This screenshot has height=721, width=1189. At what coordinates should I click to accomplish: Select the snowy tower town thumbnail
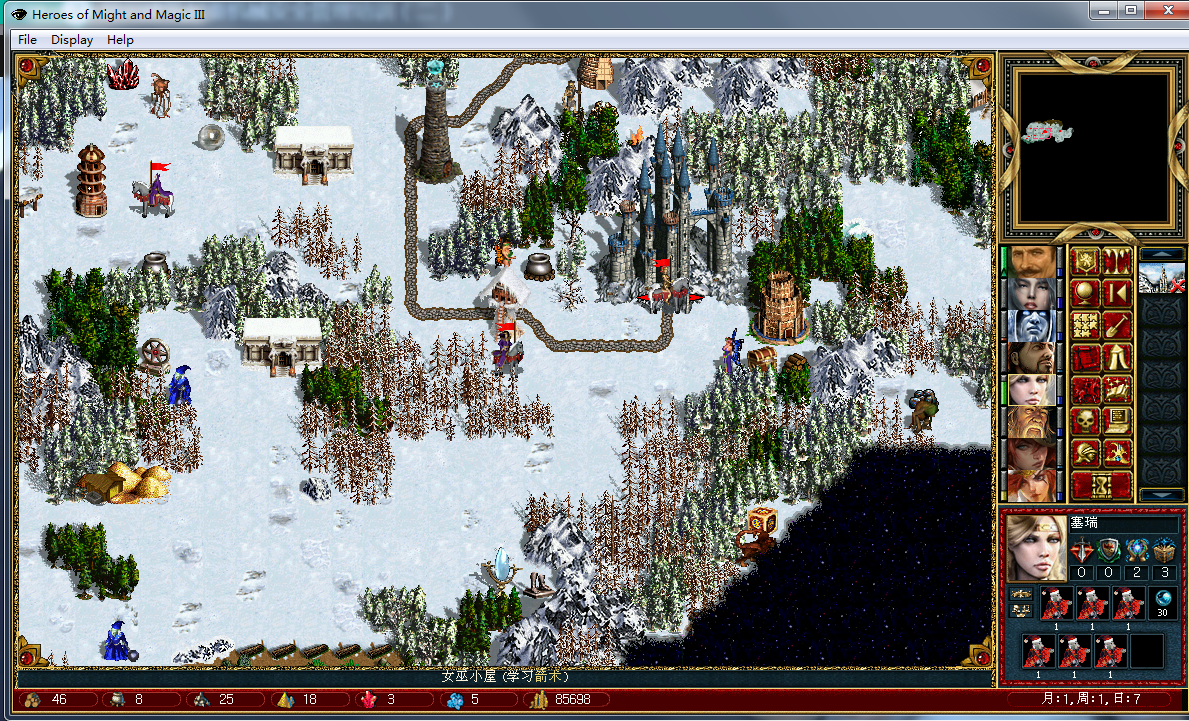1161,279
